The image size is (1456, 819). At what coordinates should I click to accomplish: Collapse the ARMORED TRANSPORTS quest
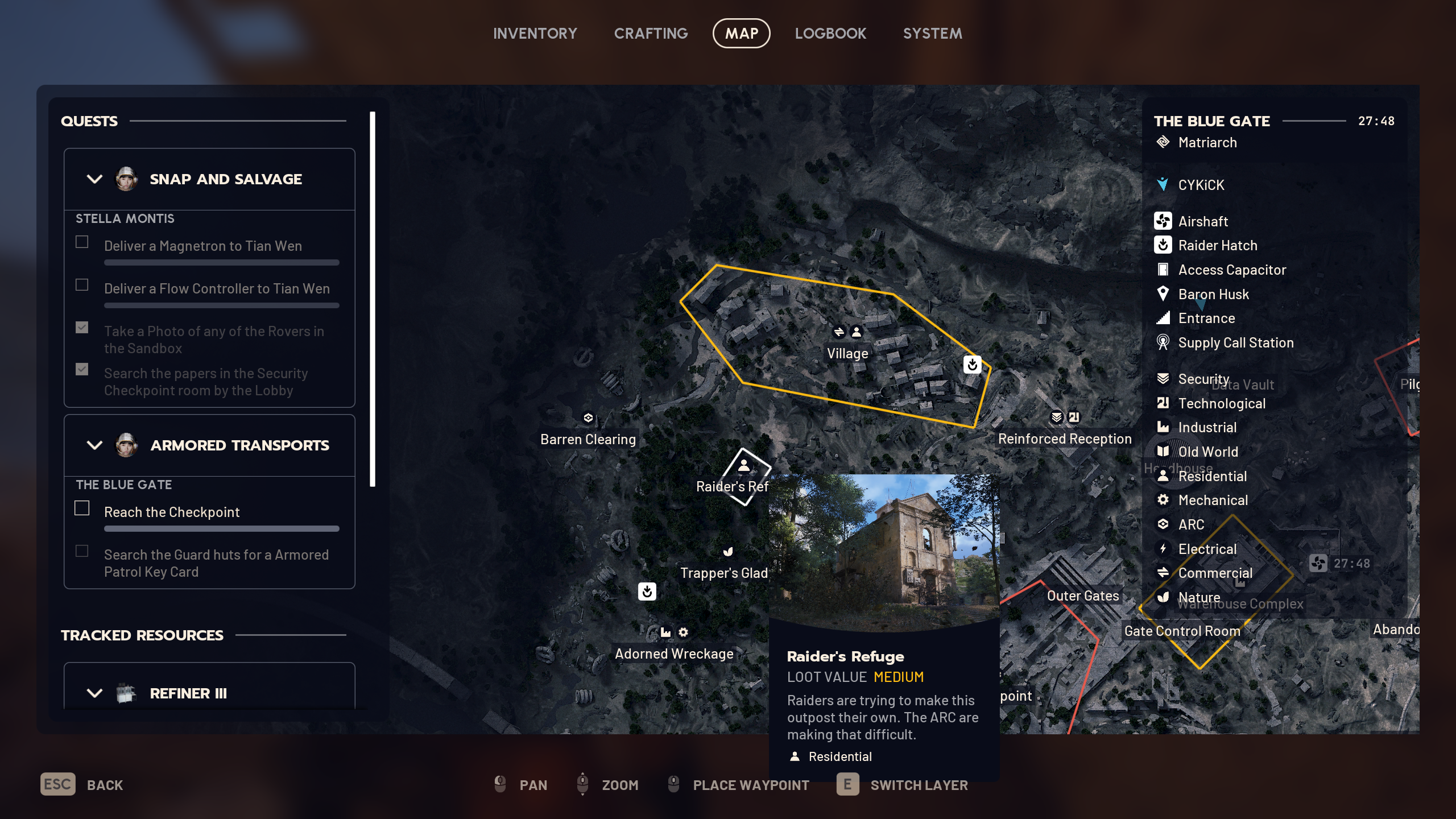(x=94, y=445)
